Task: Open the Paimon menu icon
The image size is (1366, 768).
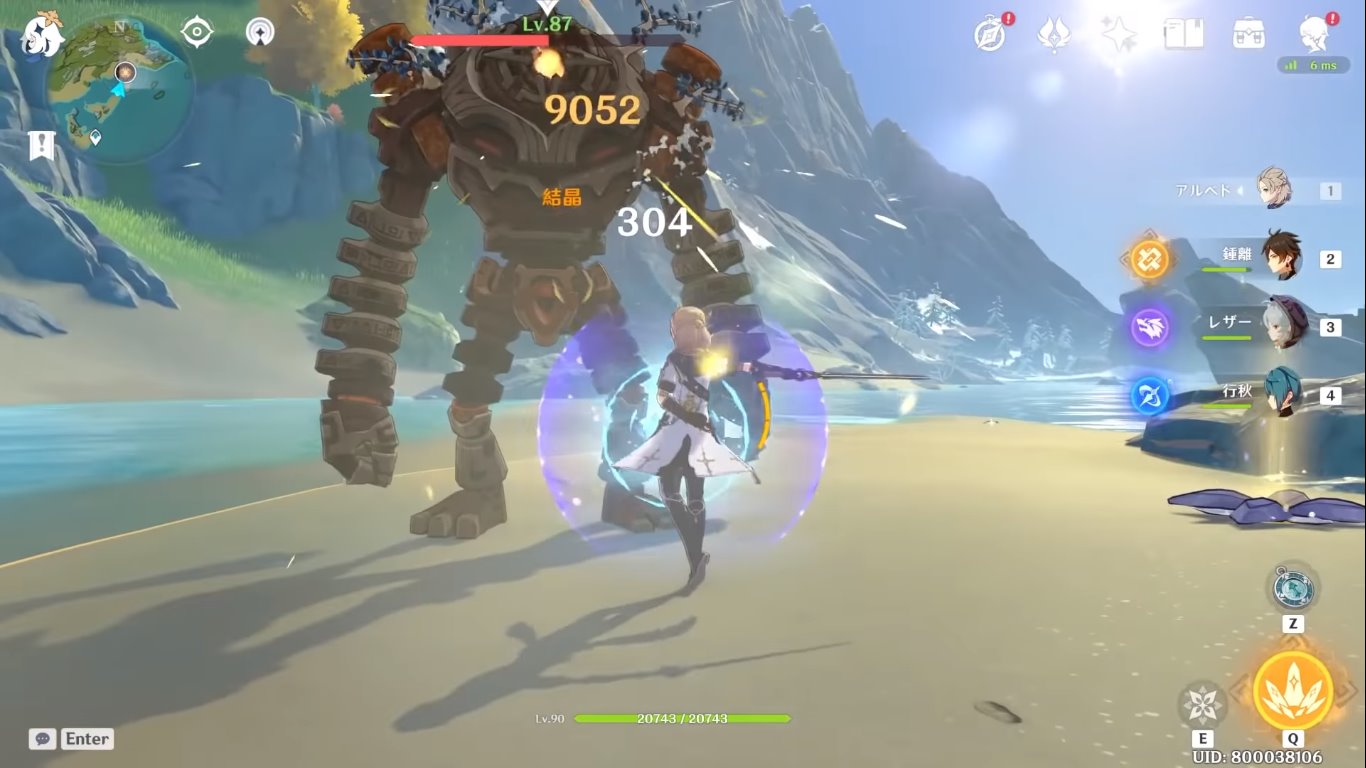Action: point(42,33)
